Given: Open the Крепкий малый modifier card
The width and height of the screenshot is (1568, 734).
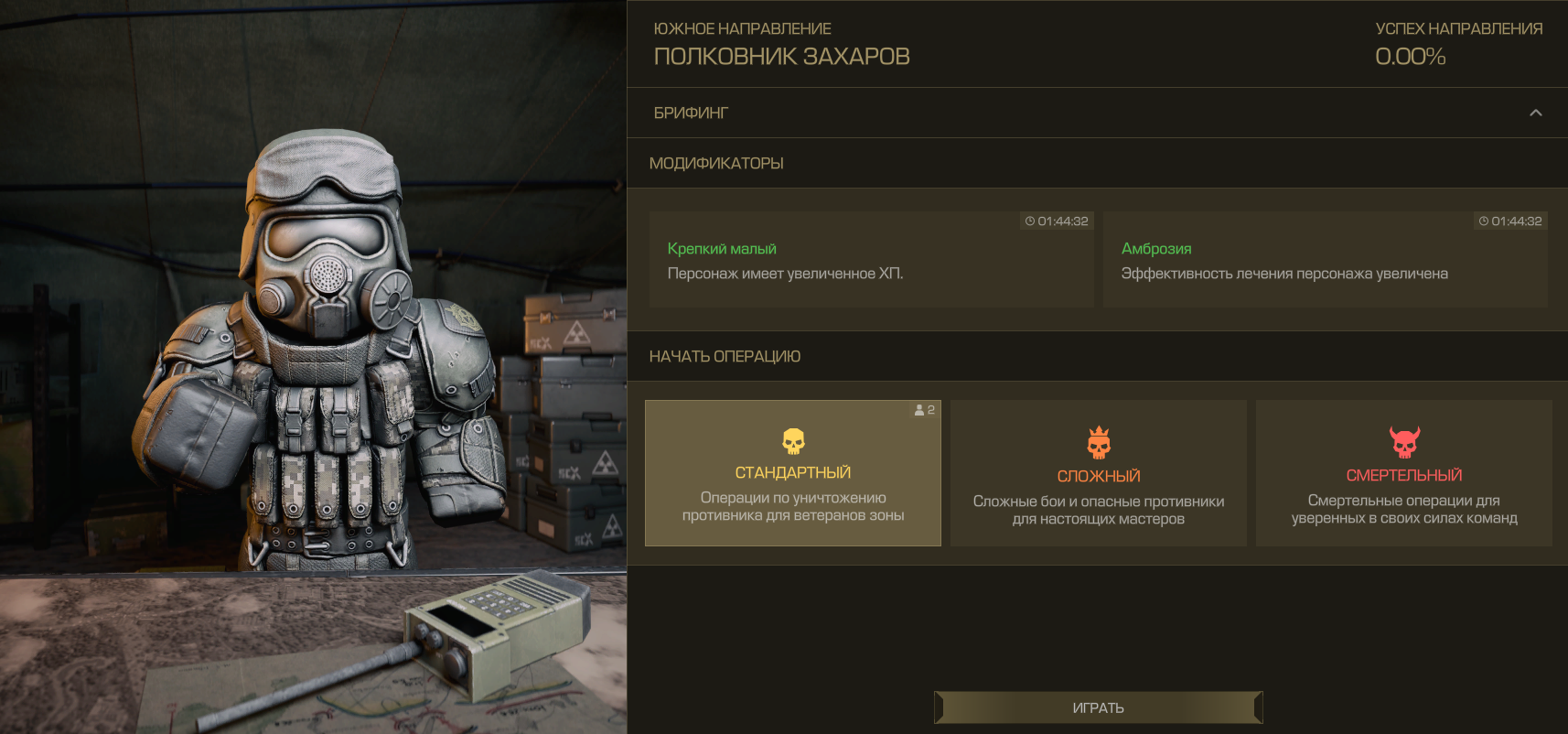Looking at the screenshot, I should coord(871,260).
